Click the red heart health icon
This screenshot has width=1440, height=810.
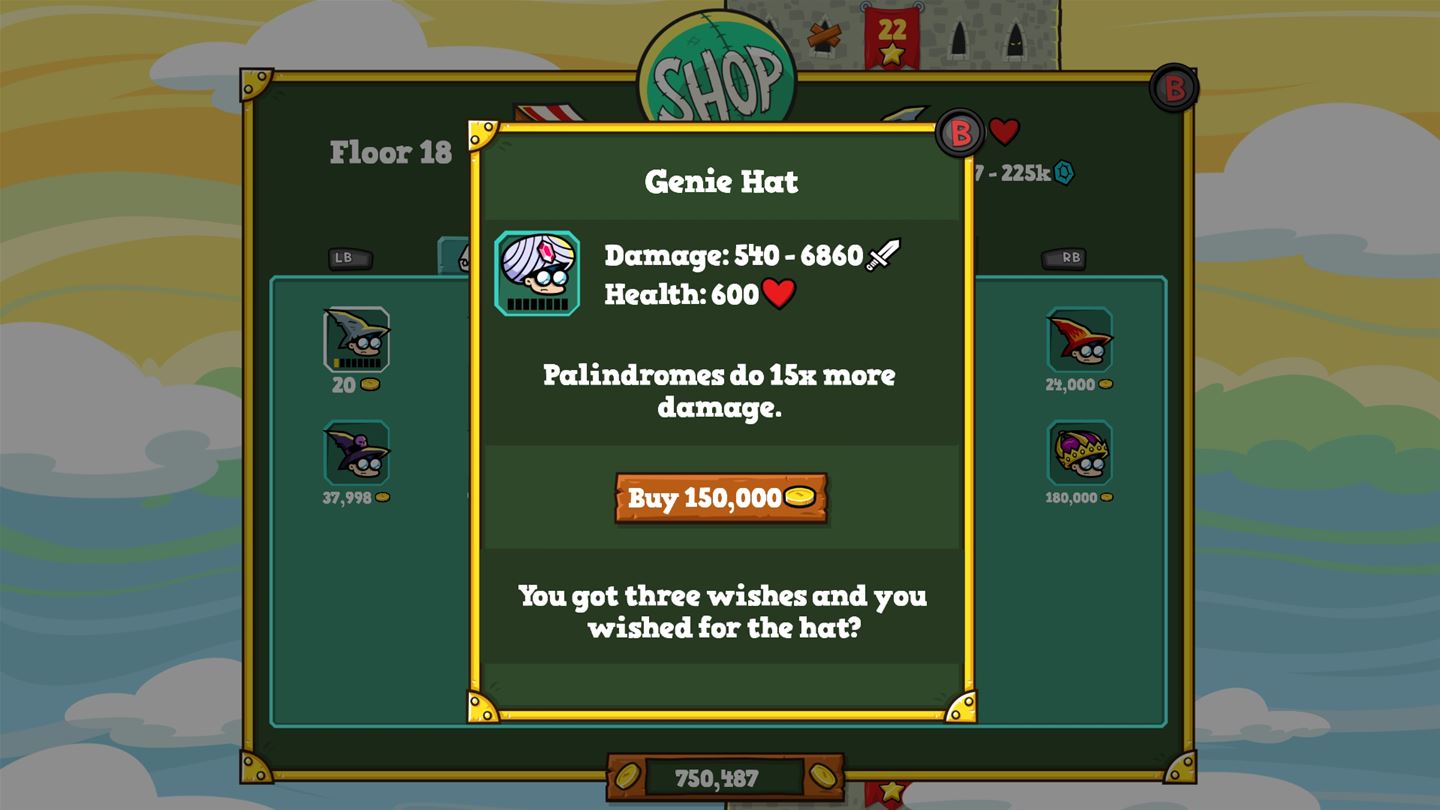[x=779, y=293]
